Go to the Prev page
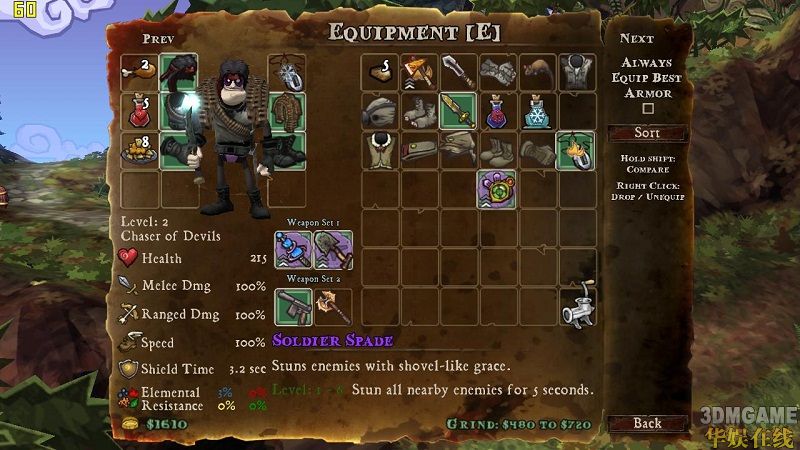This screenshot has width=800, height=450. (x=158, y=39)
